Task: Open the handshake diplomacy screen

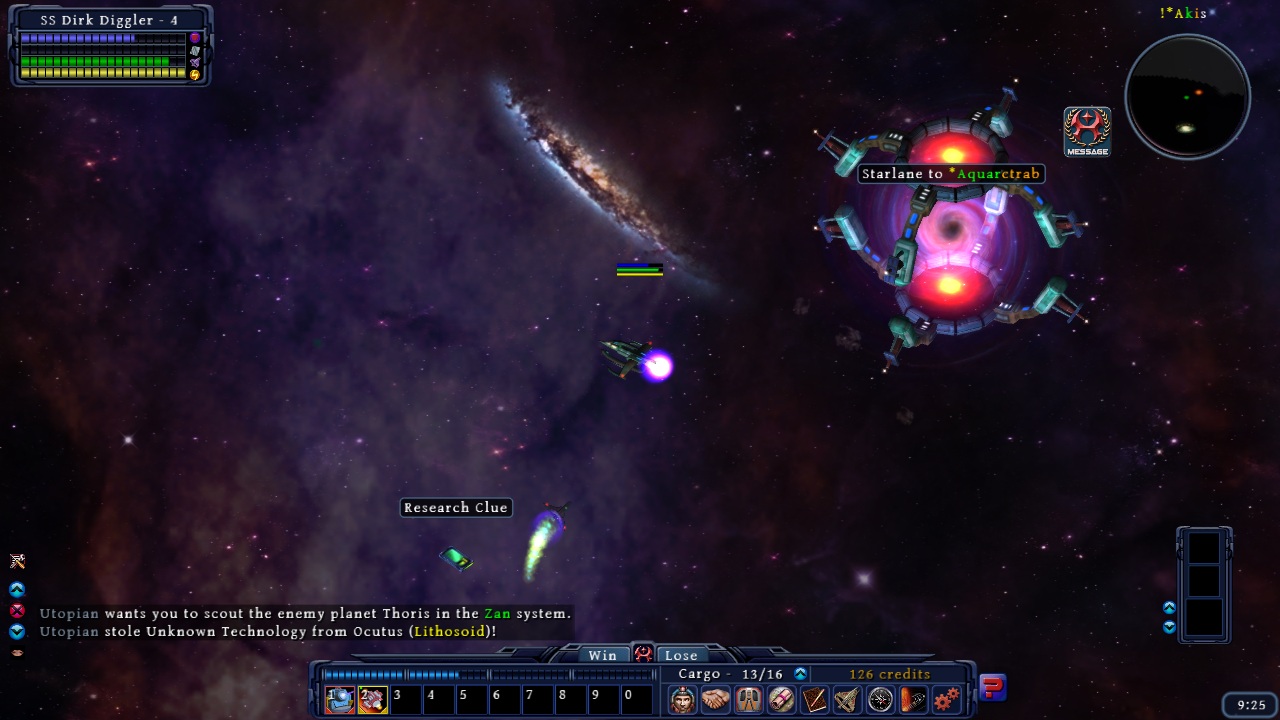Action: (715, 699)
